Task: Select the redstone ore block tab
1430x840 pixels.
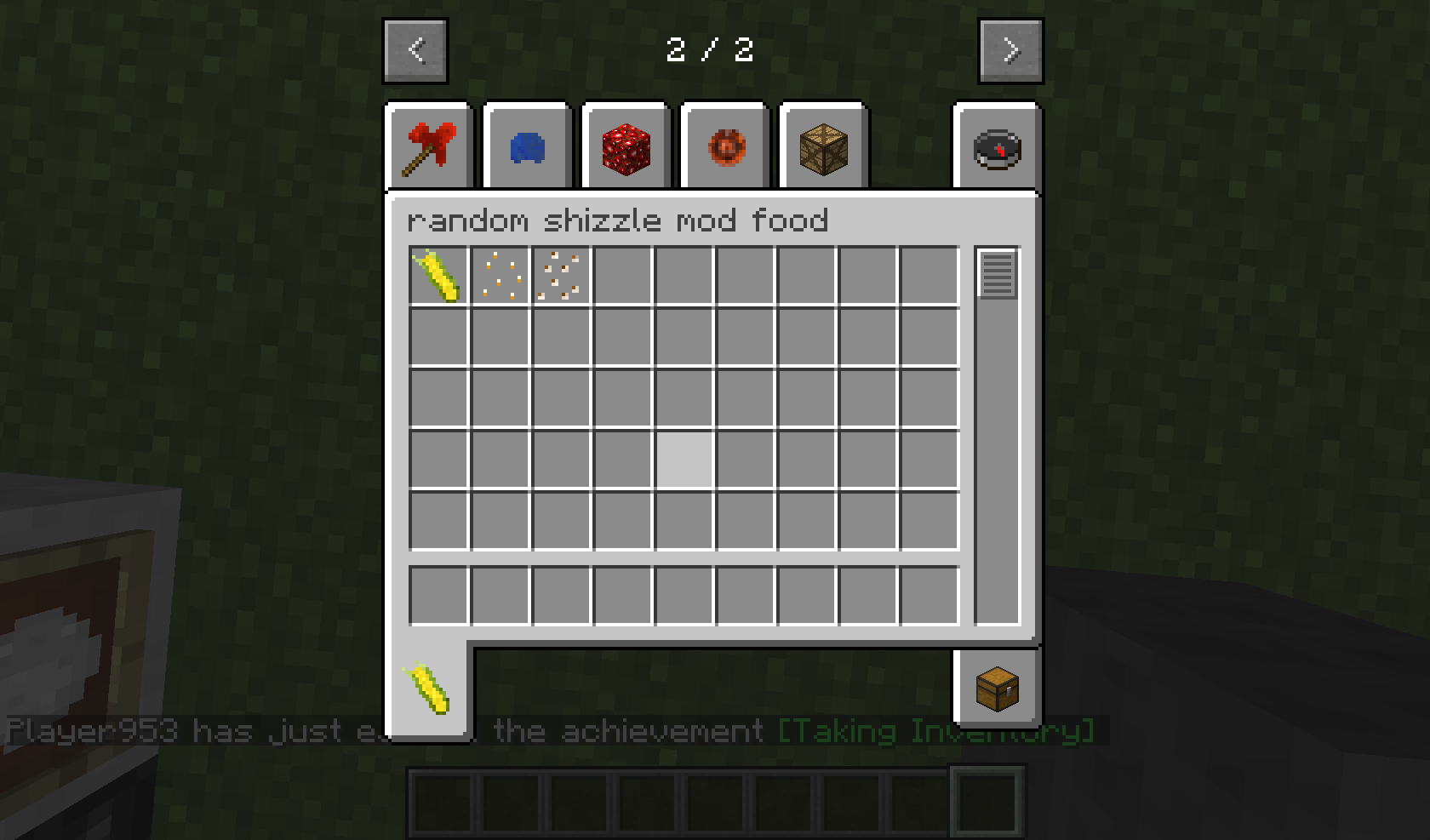Action: [625, 146]
